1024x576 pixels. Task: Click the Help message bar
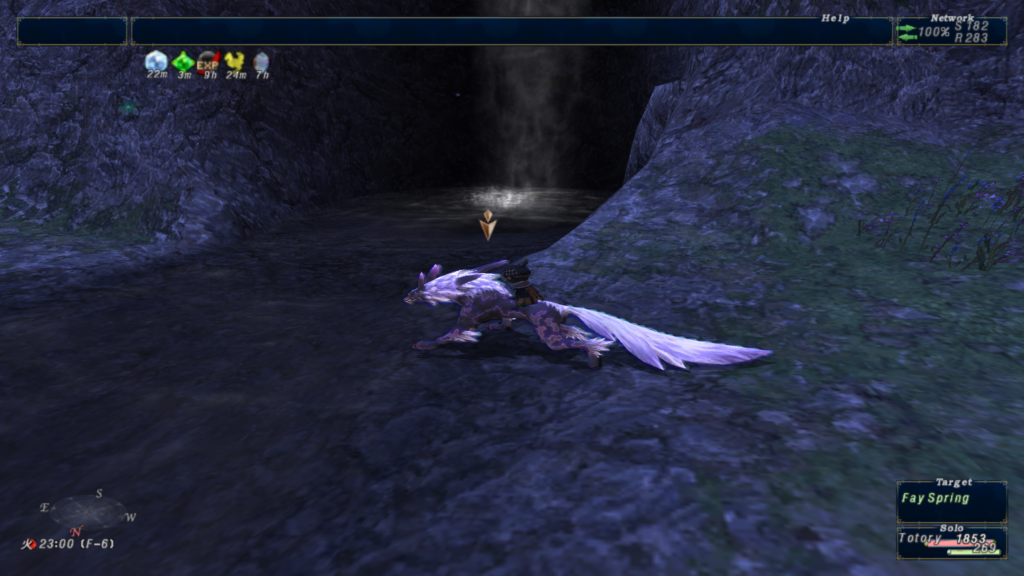coord(511,31)
